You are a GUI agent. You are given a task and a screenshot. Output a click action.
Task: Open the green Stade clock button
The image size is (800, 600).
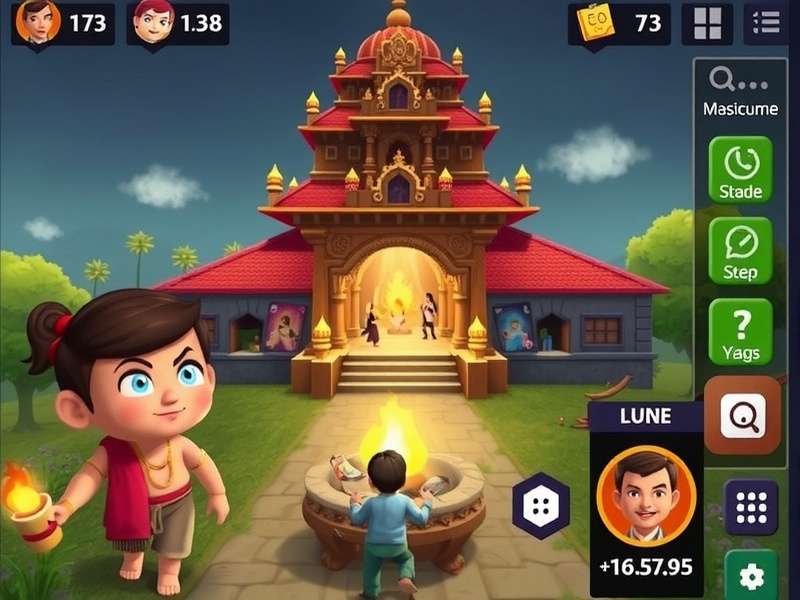pyautogui.click(x=740, y=170)
